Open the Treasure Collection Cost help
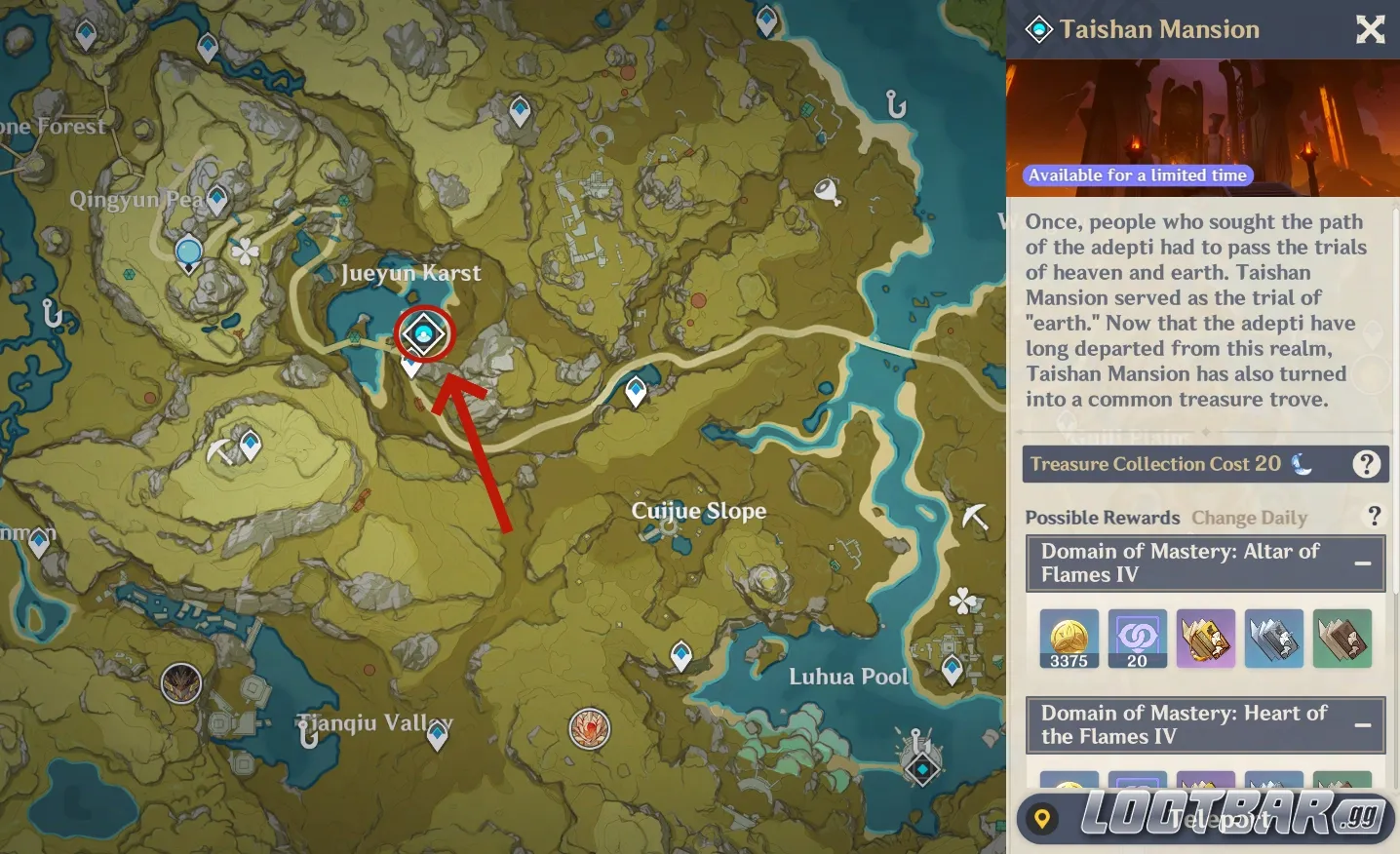1400x854 pixels. tap(1366, 464)
